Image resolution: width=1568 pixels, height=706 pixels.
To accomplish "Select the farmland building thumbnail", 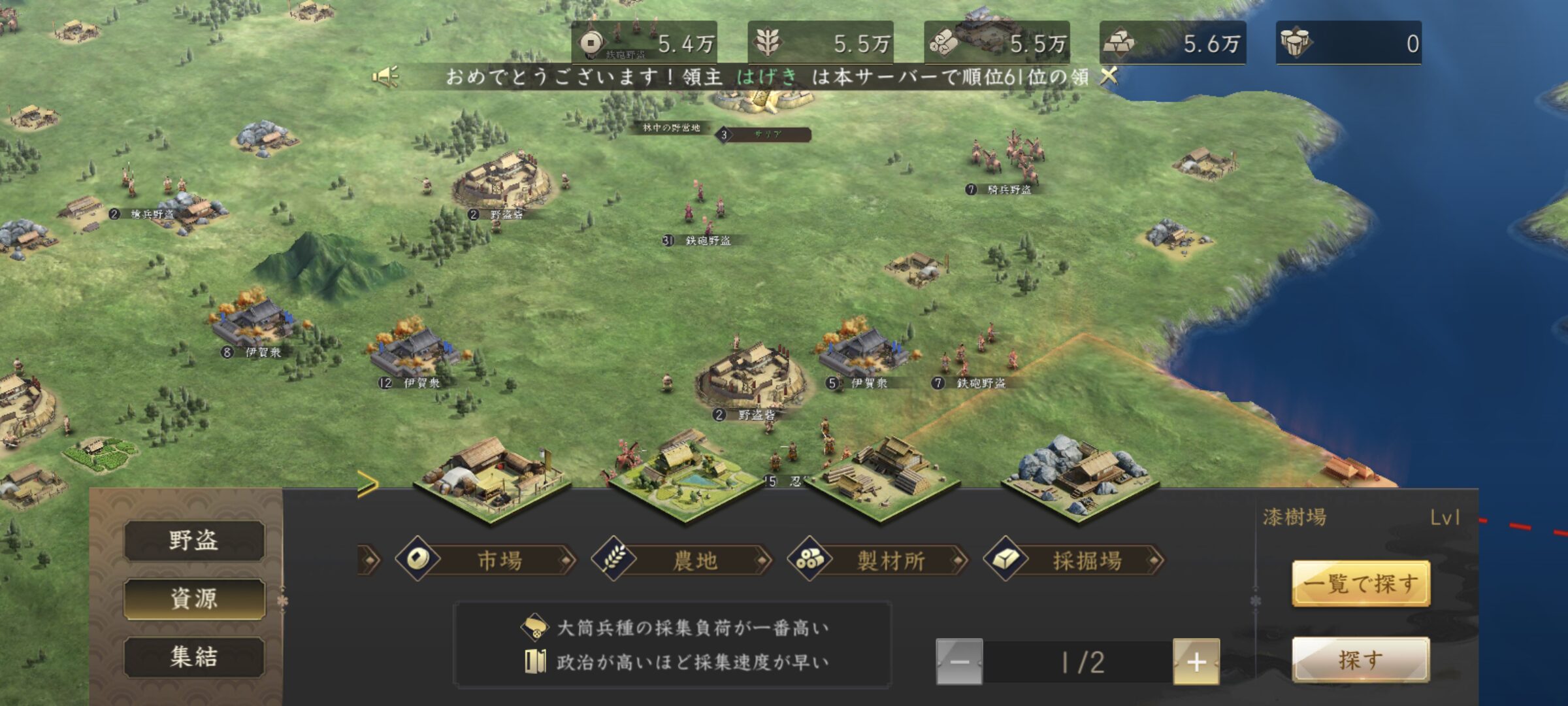I will click(685, 477).
